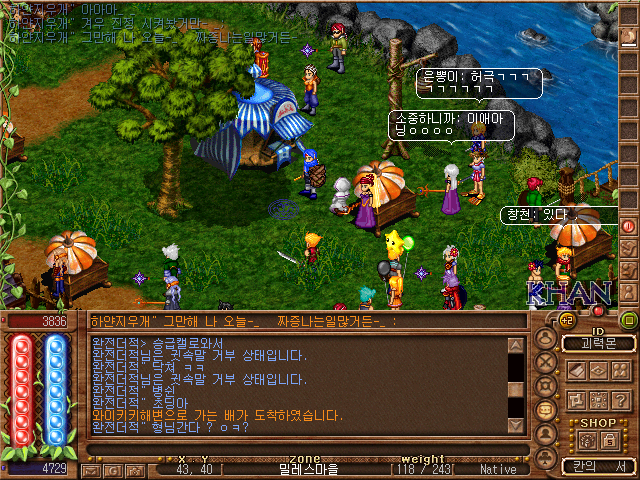Screen dimensions: 640x480
Task: Click the yellow +2 badge
Action: click(x=566, y=321)
